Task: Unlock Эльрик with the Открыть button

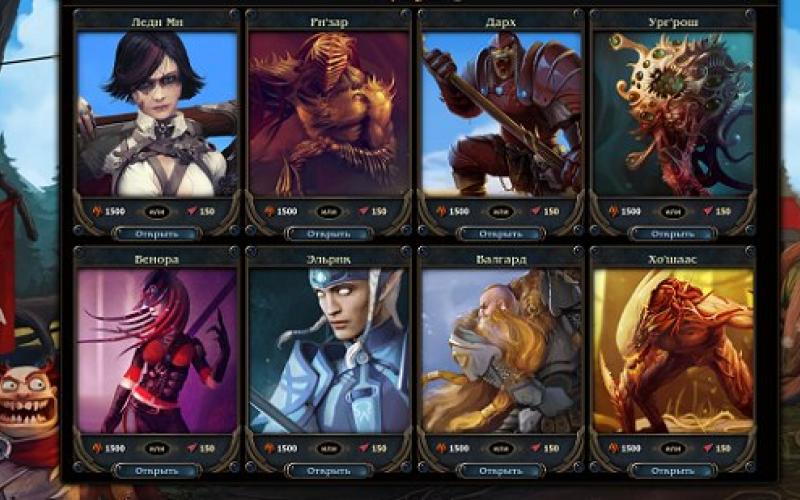Action: (x=329, y=470)
